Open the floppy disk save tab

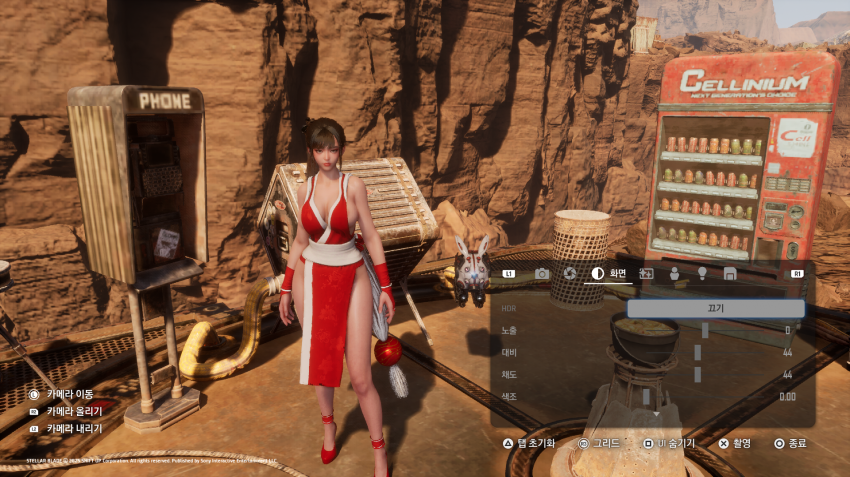coord(730,273)
